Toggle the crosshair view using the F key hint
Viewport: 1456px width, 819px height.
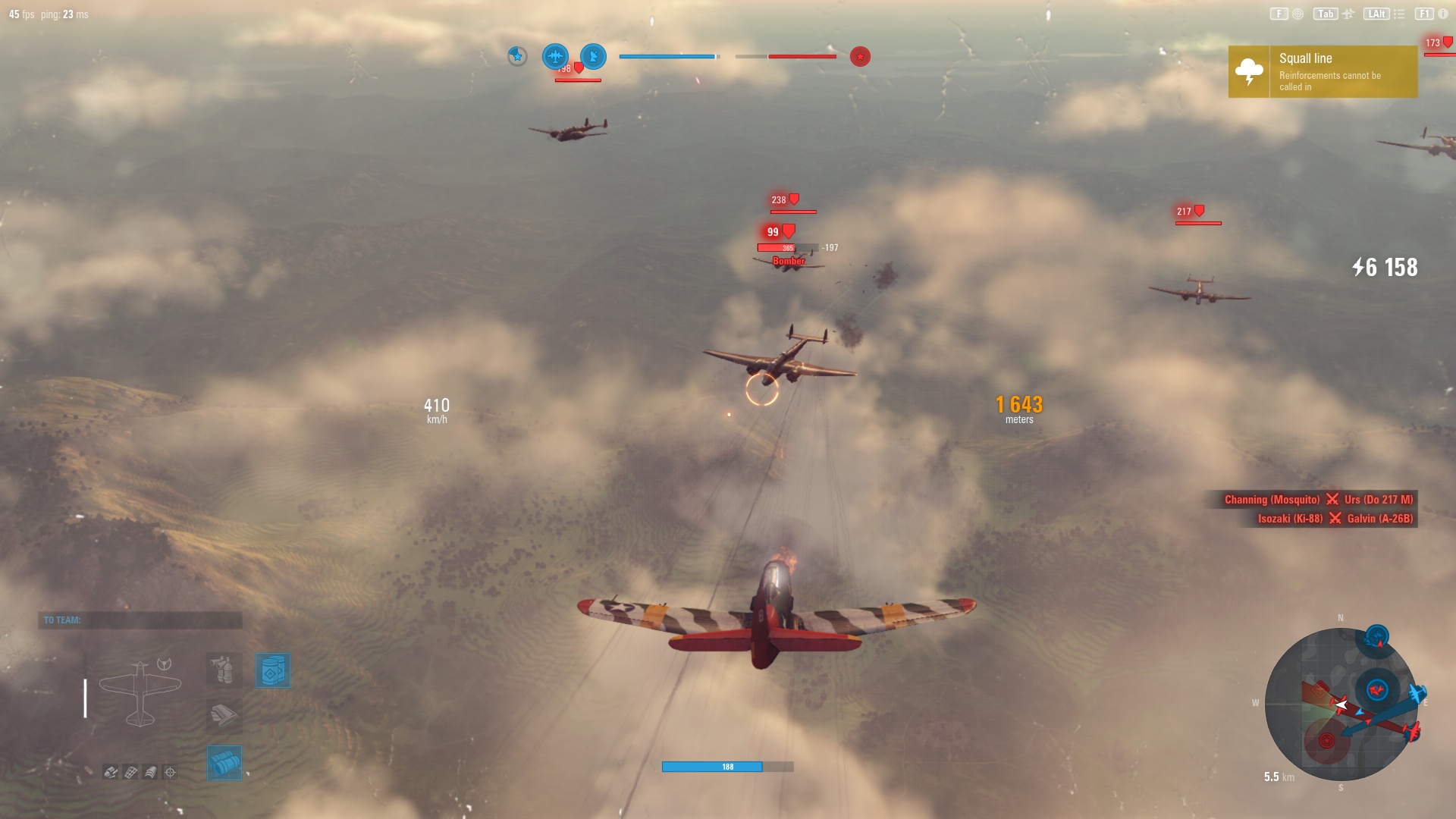(1278, 13)
